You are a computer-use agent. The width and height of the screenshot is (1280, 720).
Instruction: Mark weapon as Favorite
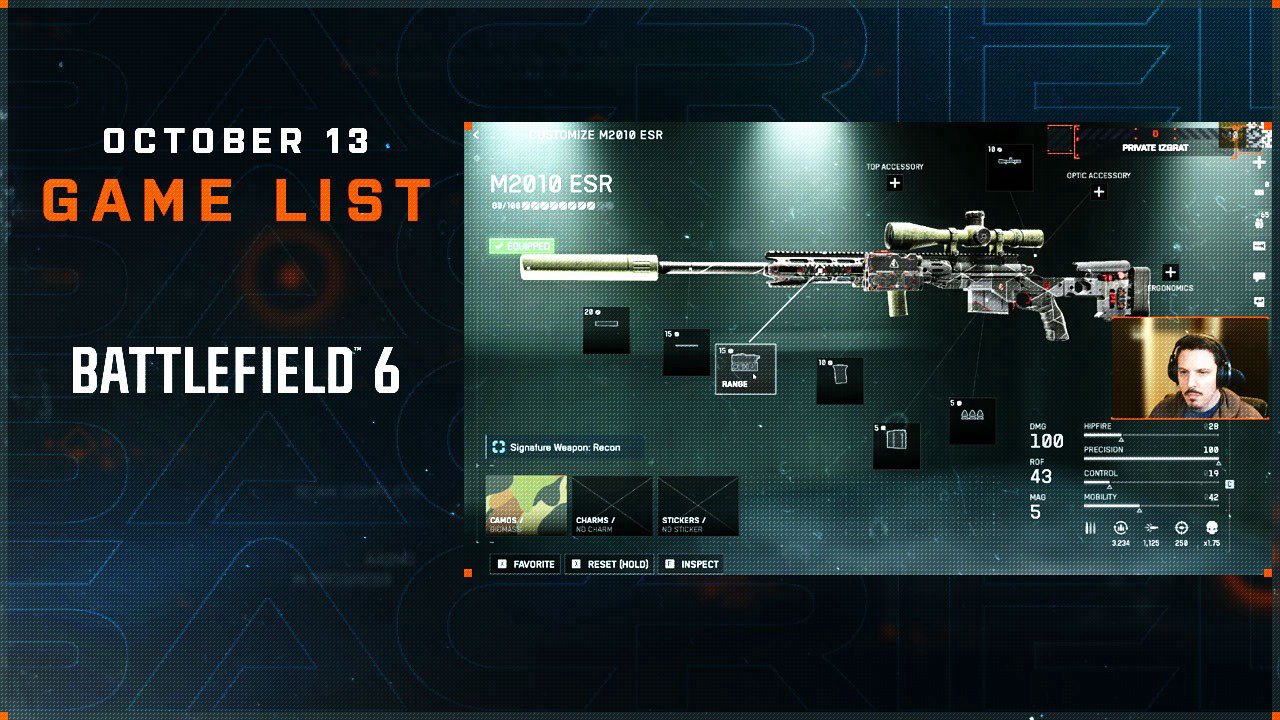(x=526, y=564)
